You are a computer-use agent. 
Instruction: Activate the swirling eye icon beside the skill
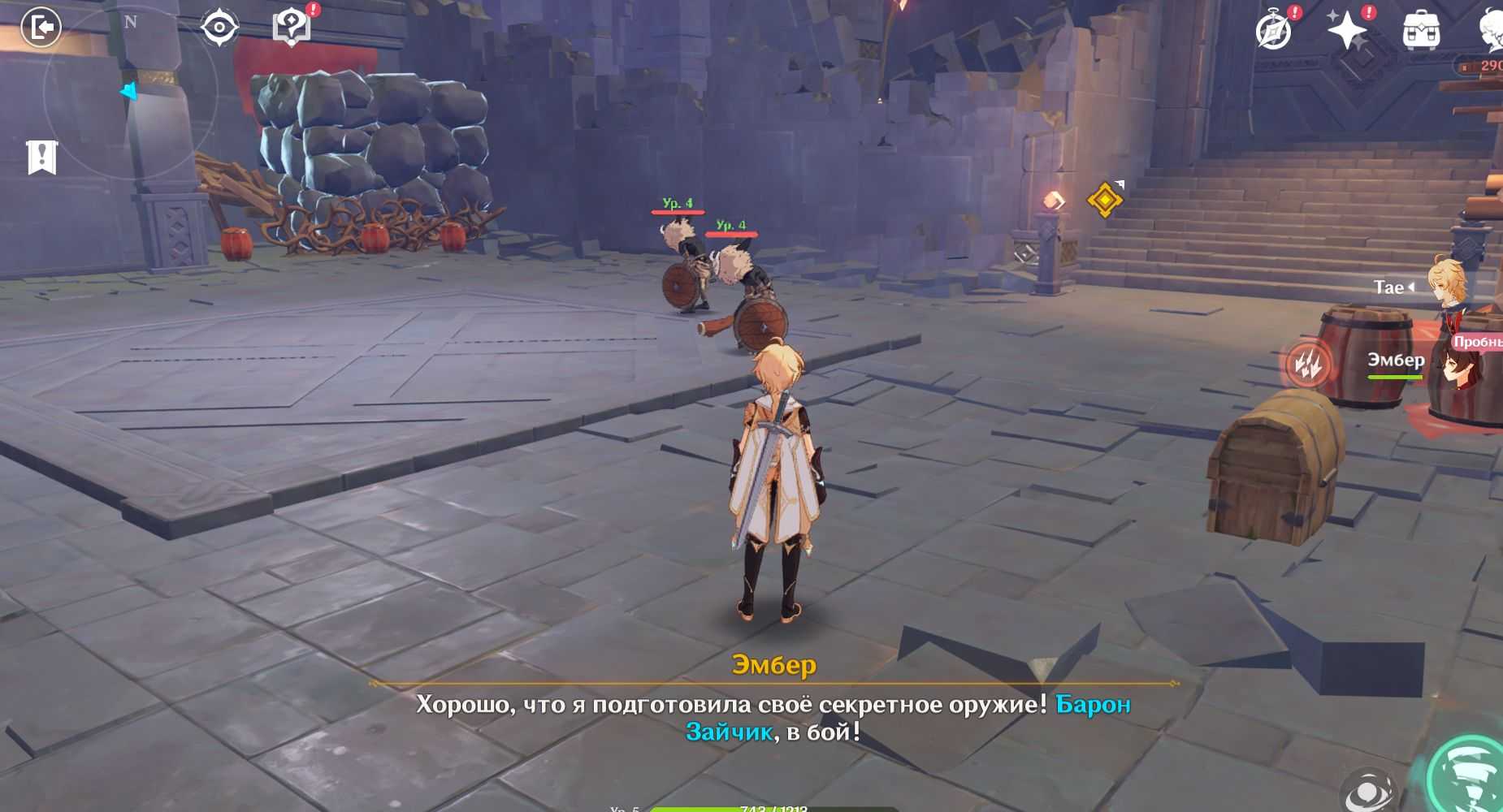[1369, 790]
